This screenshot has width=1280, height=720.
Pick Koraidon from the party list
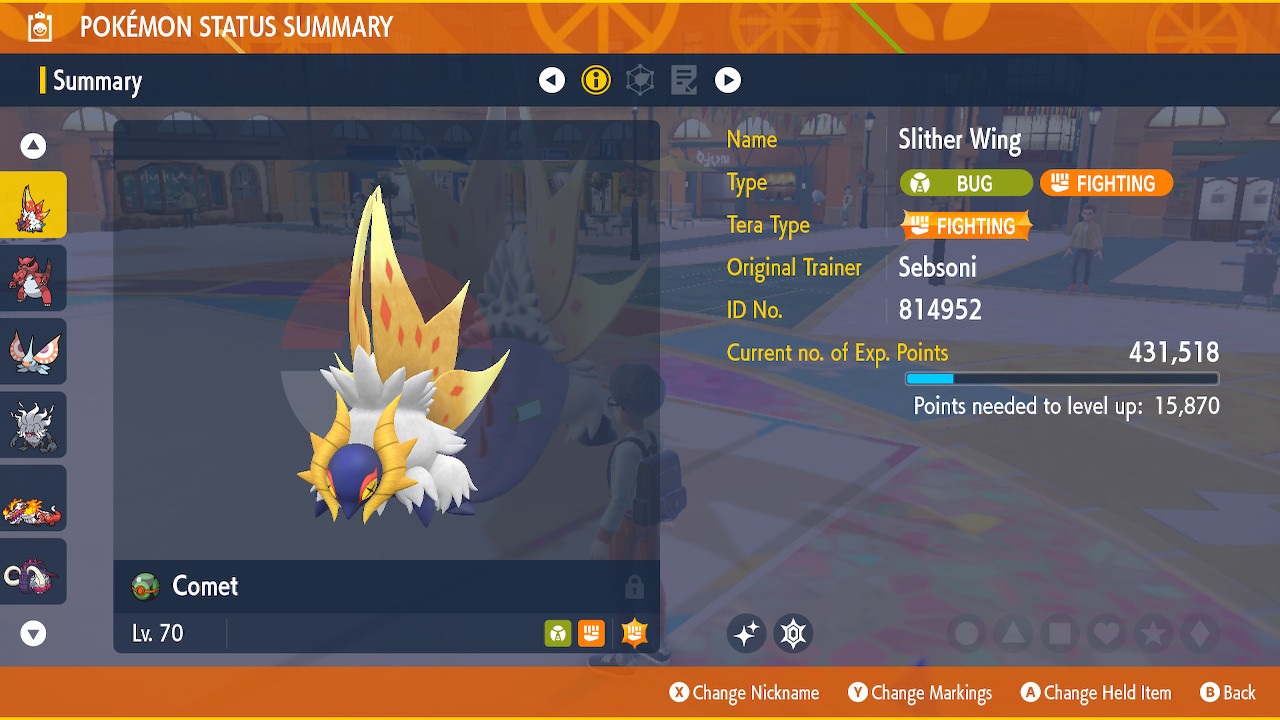(33, 498)
